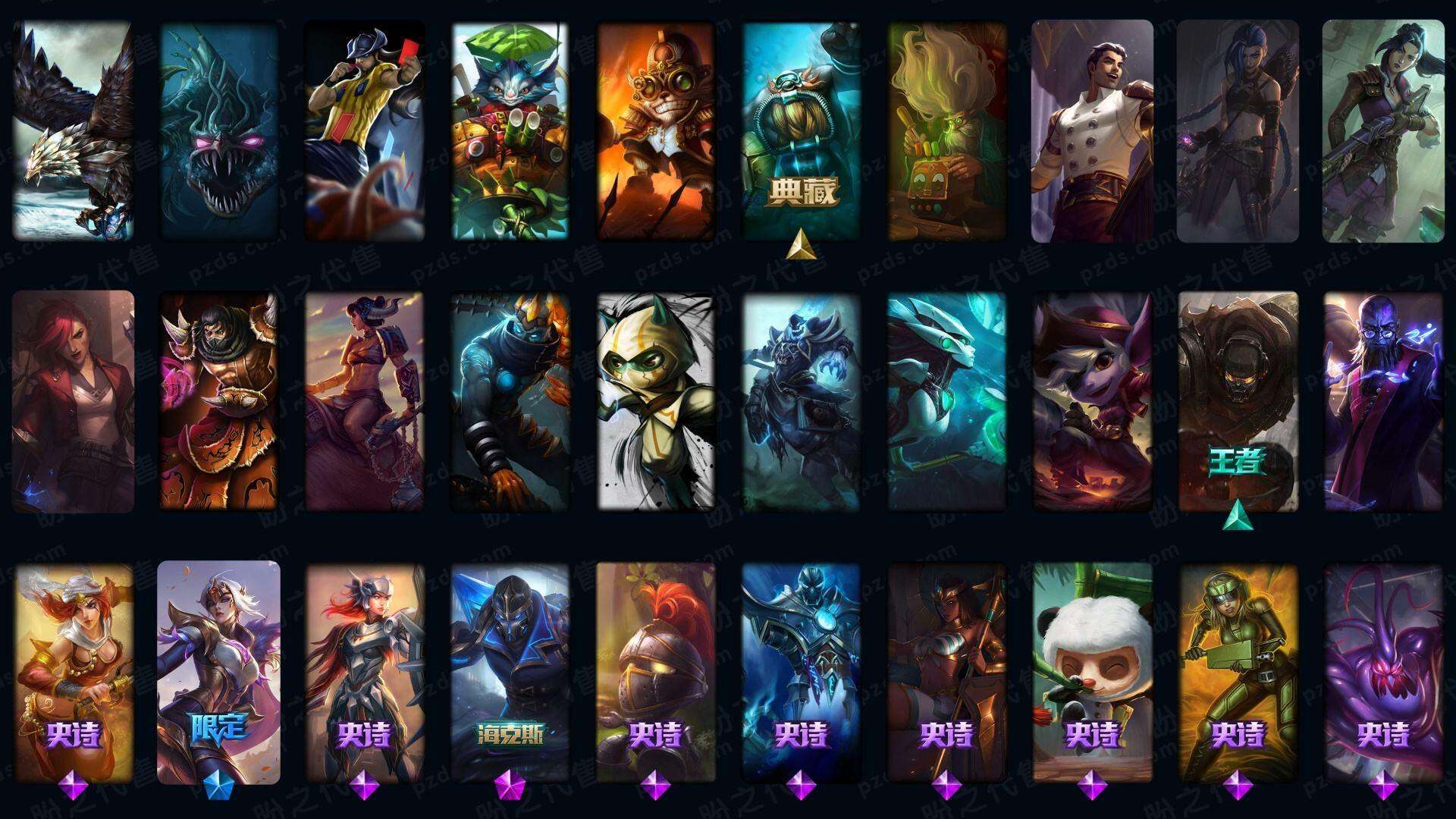Image resolution: width=1456 pixels, height=819 pixels.
Task: Select the diver skin labeled 典藏
Action: point(802,130)
